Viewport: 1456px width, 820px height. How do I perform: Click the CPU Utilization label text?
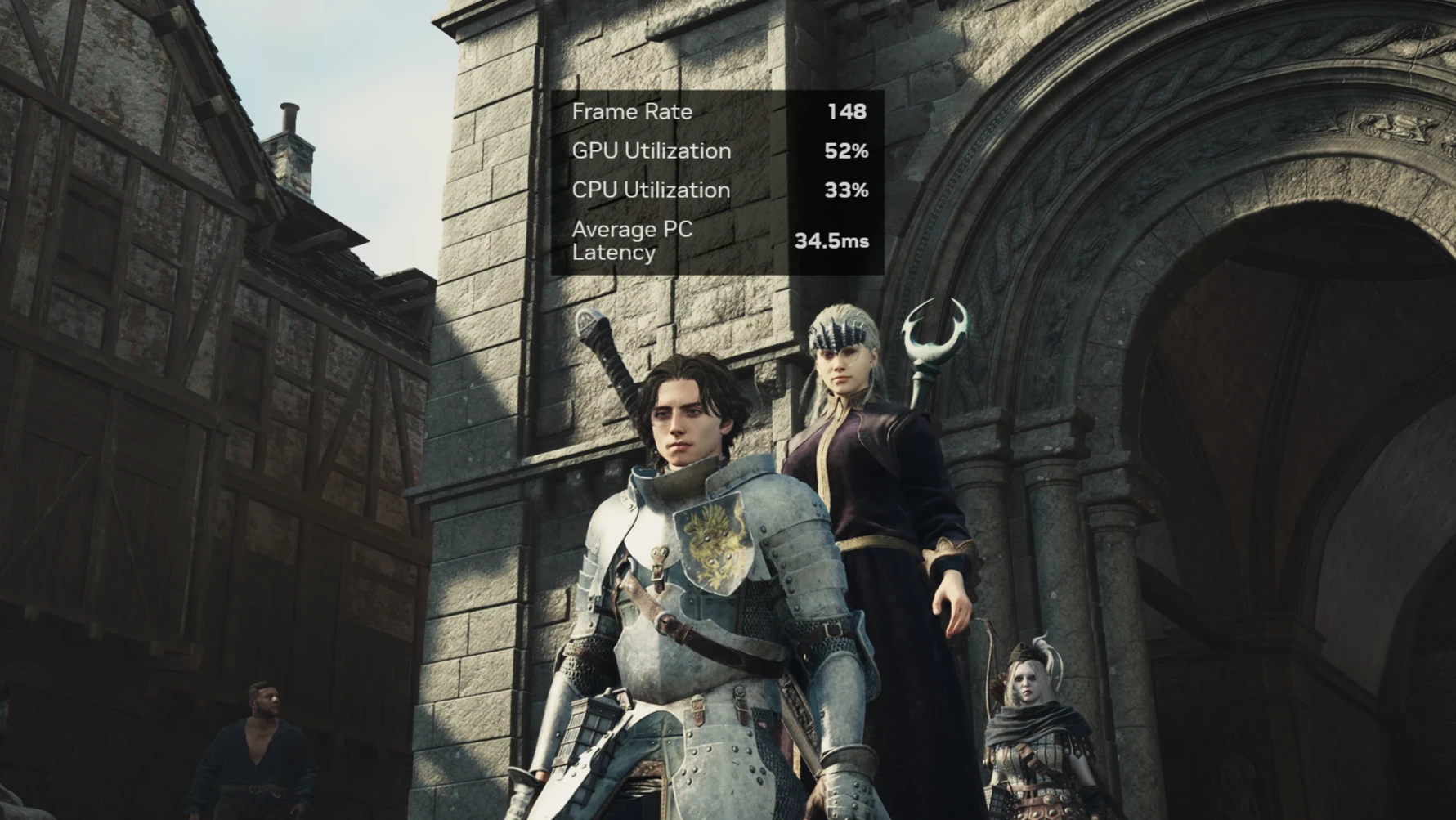652,190
